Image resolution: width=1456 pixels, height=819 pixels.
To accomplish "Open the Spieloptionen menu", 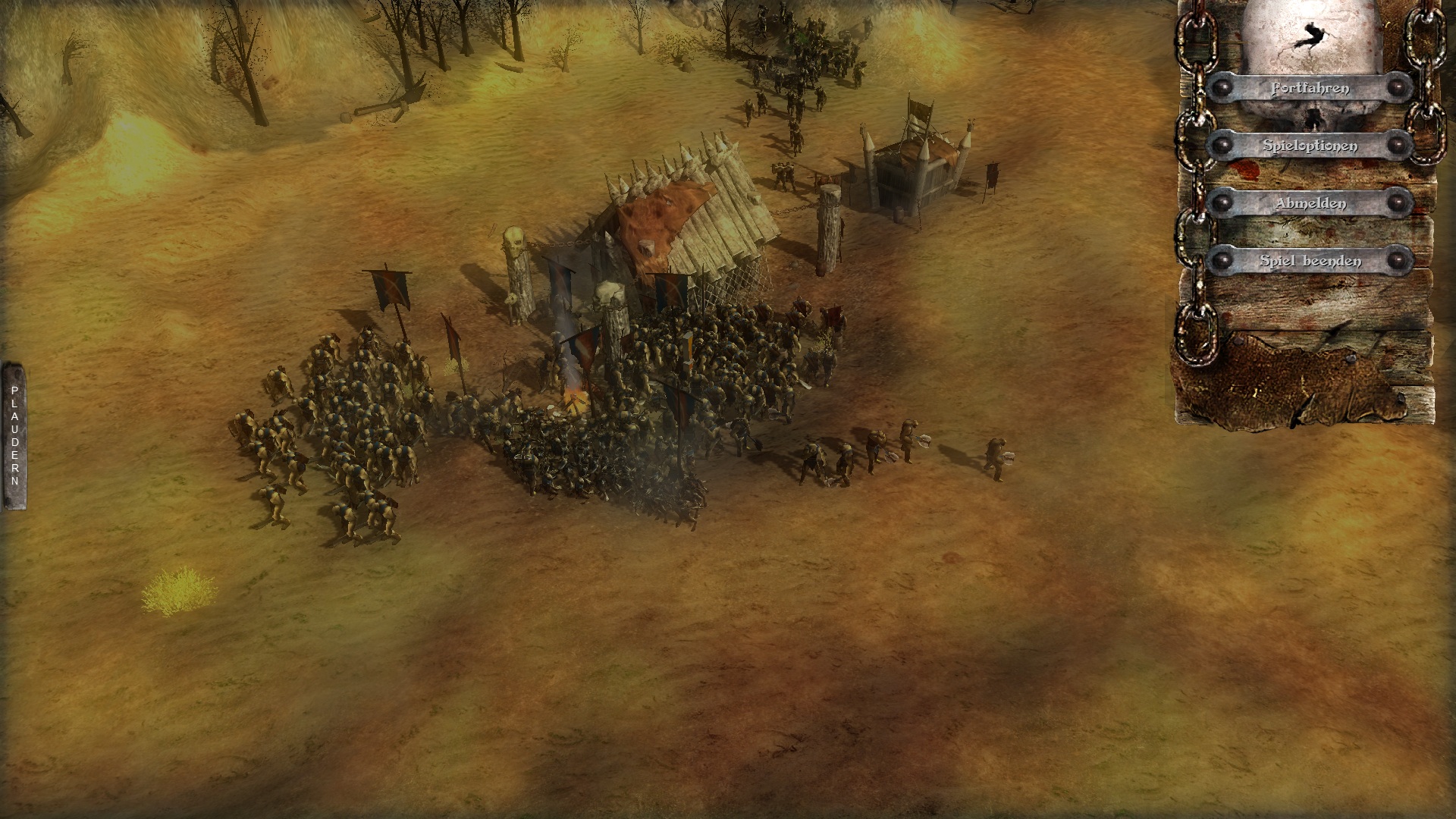I will point(1310,145).
